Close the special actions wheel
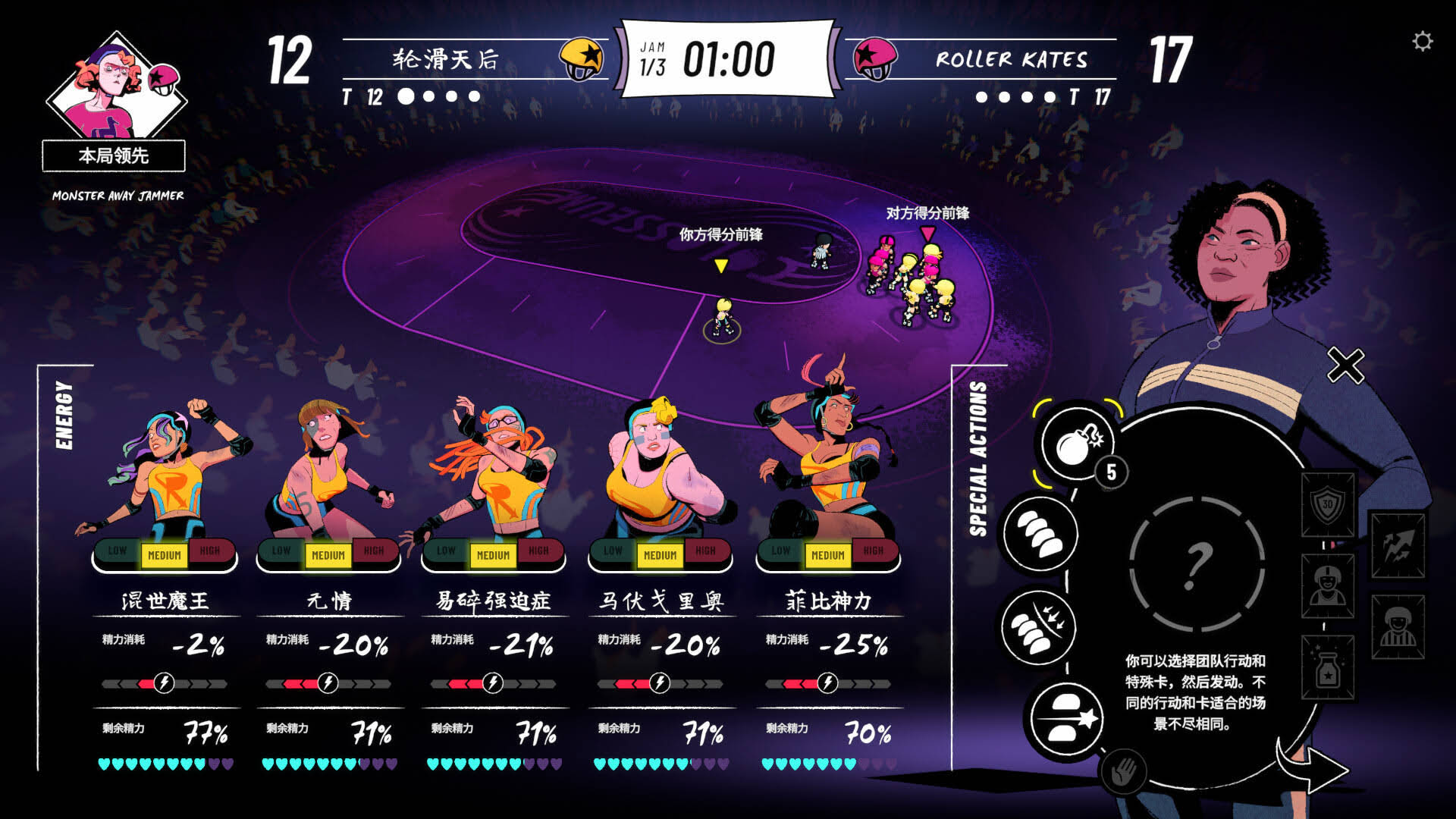This screenshot has width=1456, height=819. click(1345, 366)
